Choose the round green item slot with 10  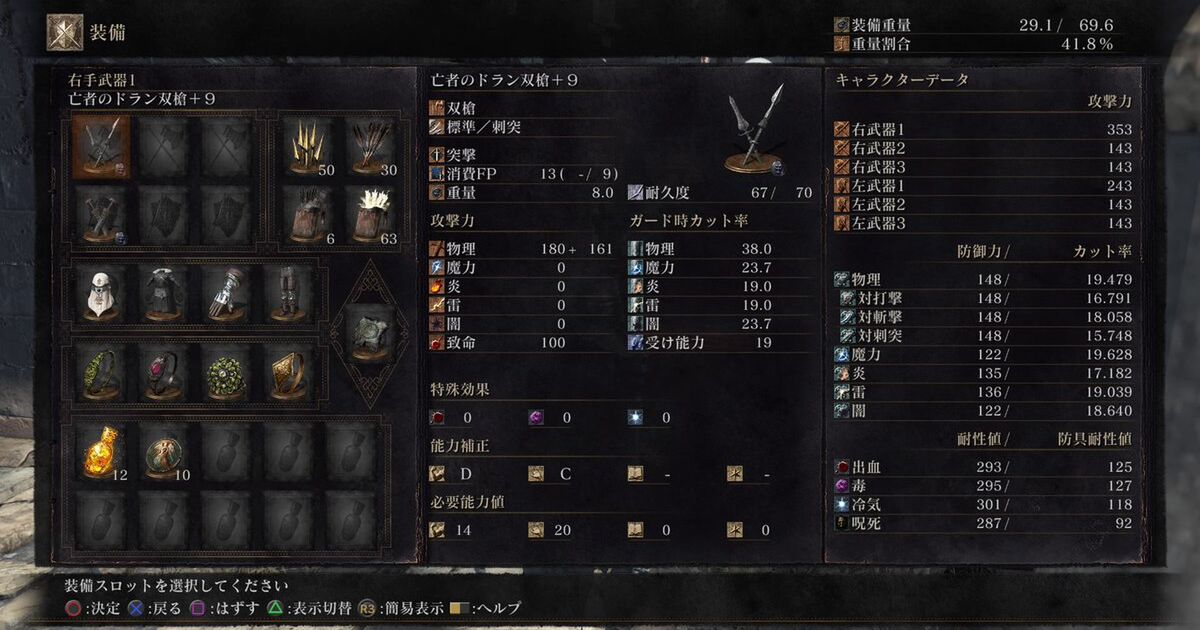pos(163,454)
